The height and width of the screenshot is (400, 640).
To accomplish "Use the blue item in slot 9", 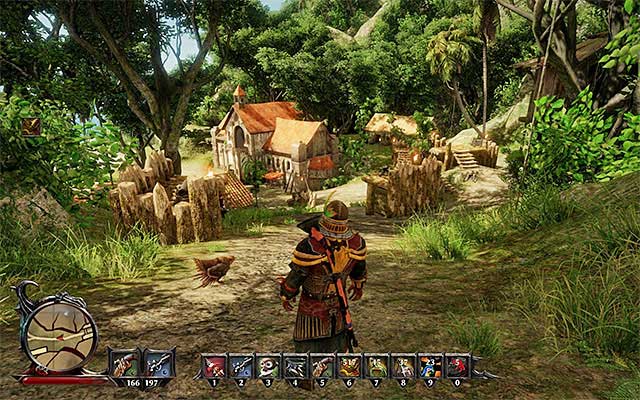I will point(431,366).
